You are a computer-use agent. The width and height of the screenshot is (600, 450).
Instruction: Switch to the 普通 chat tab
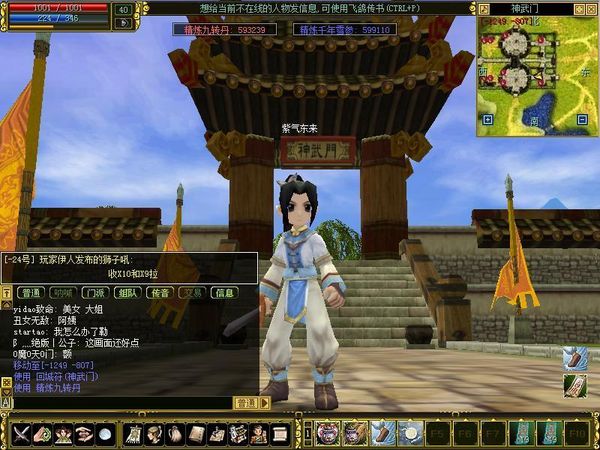[x=30, y=293]
